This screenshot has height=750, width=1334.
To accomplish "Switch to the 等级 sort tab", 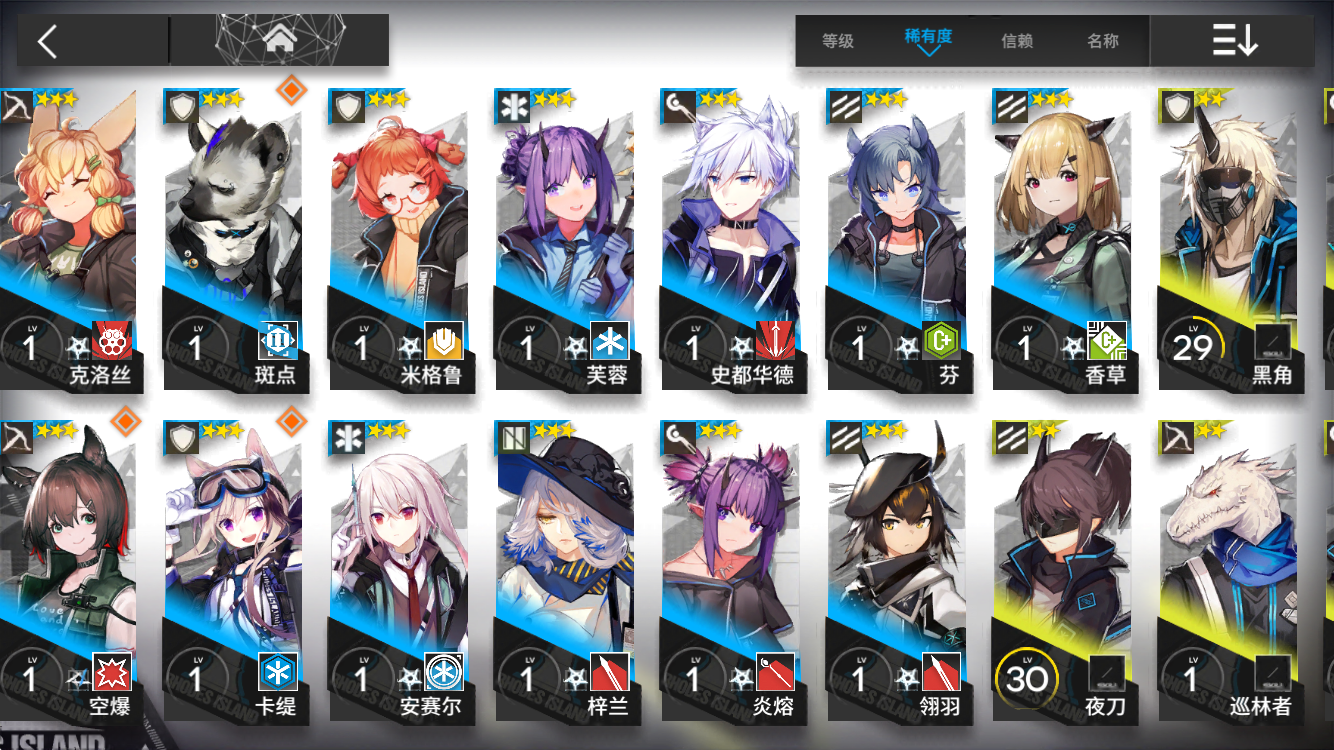I will tap(838, 42).
